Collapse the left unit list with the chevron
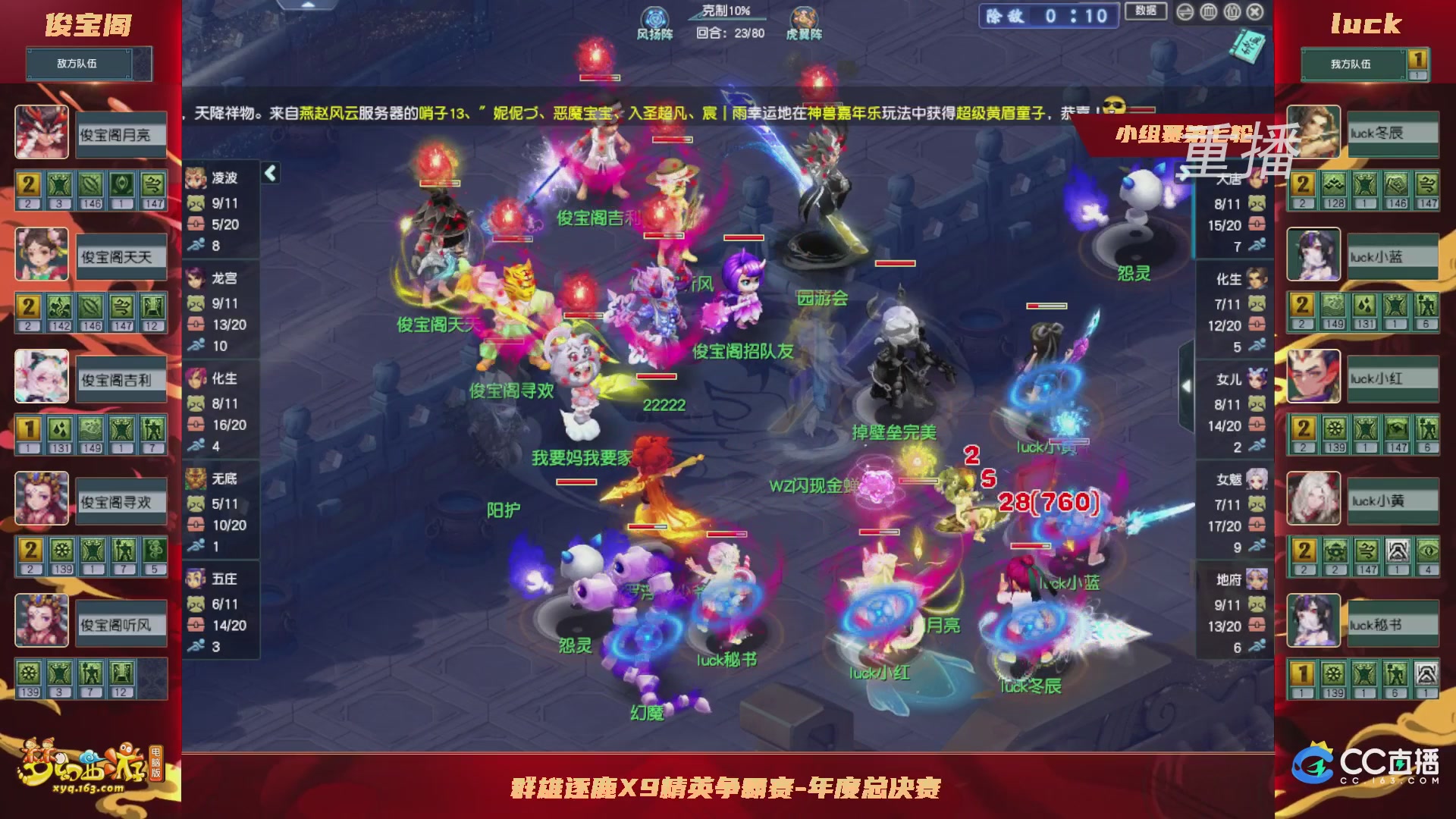Image resolution: width=1456 pixels, height=819 pixels. tap(270, 173)
